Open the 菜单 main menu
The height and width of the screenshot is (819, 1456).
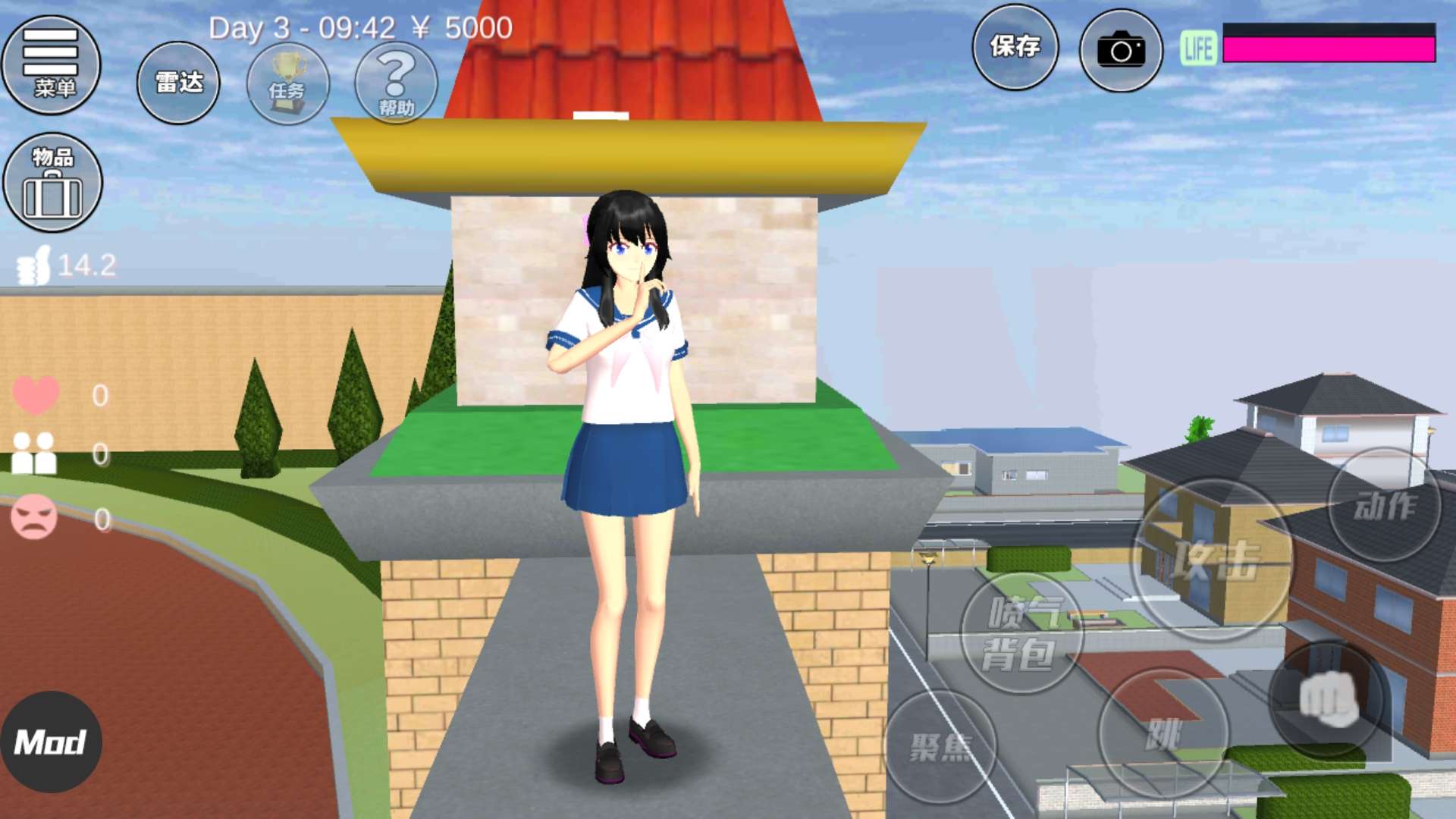pos(51,65)
